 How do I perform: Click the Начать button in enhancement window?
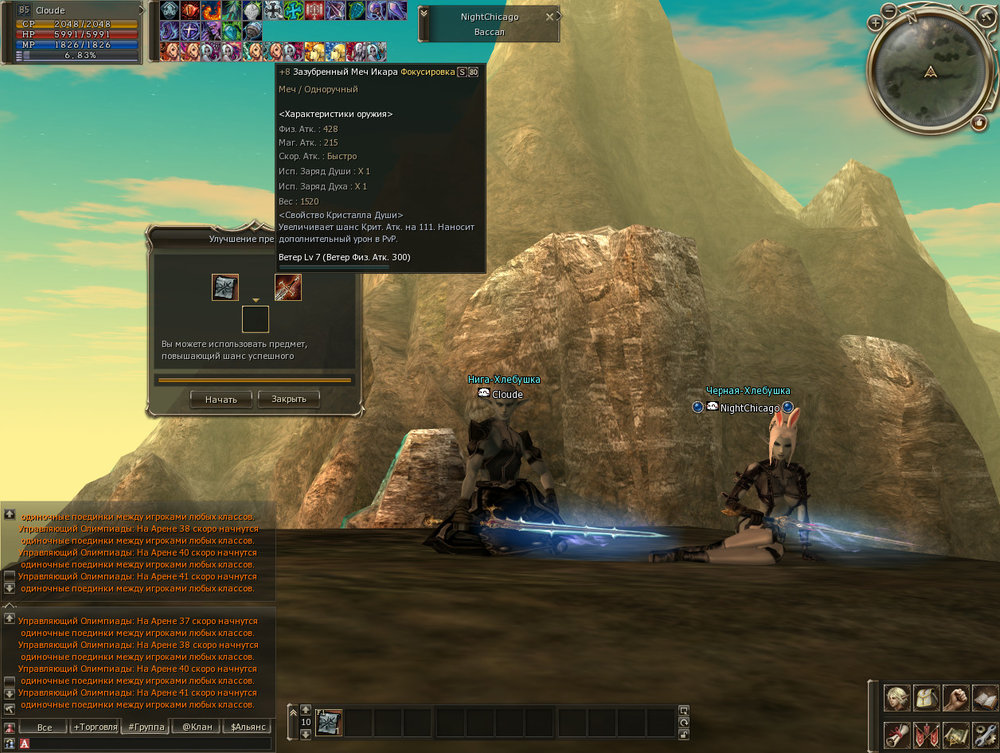point(221,399)
